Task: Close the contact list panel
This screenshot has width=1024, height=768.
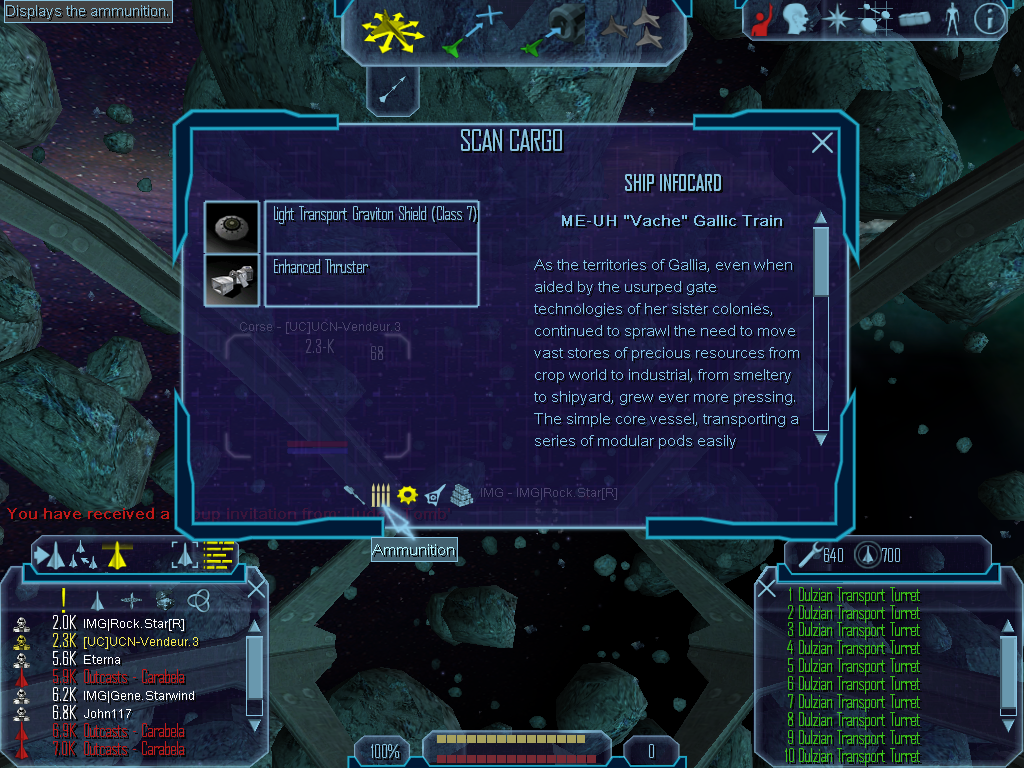Action: 256,588
